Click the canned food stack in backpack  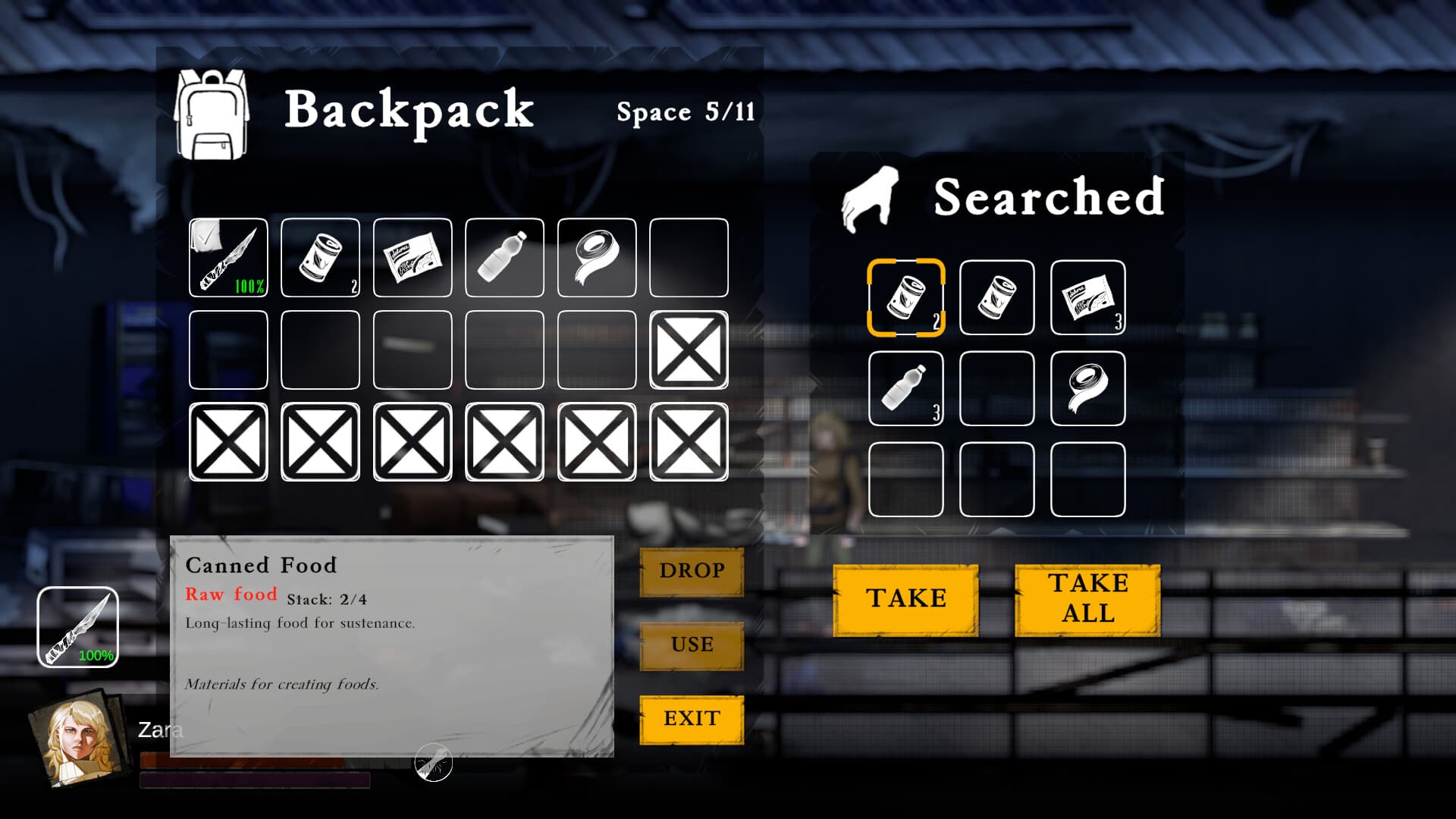[x=320, y=259]
